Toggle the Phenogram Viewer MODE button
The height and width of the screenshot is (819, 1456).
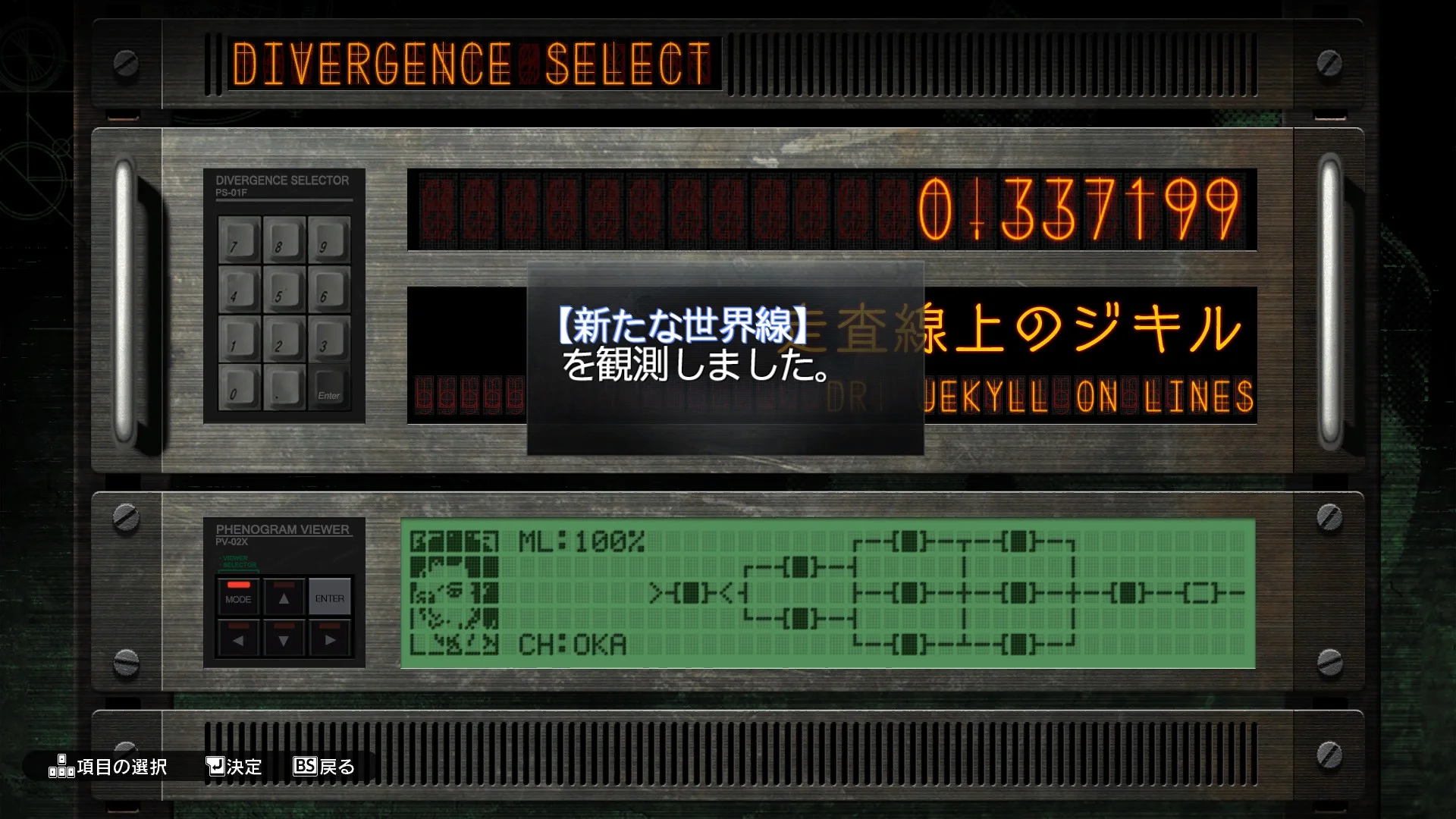click(238, 596)
